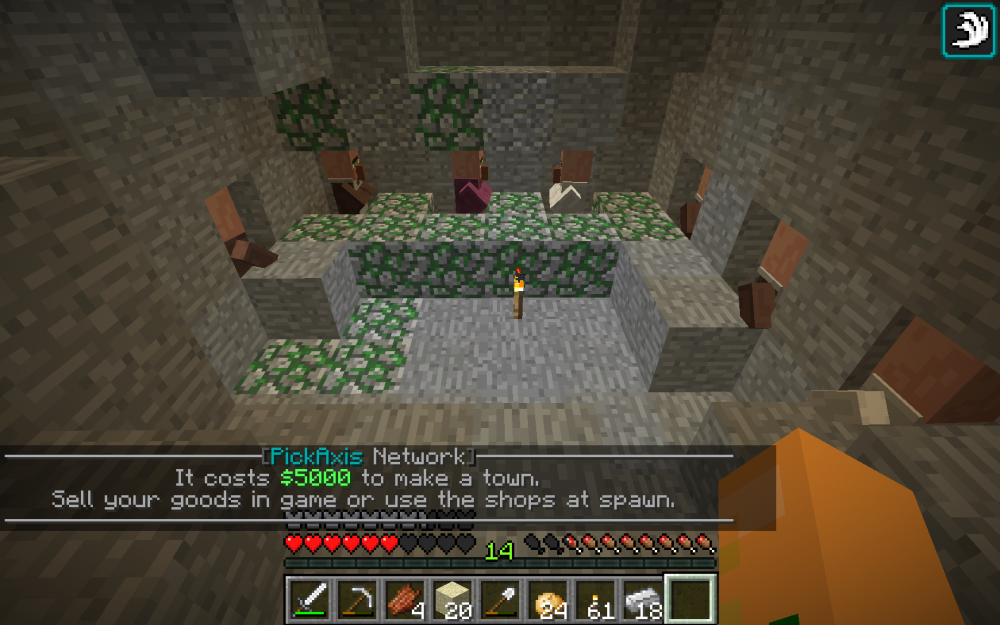The height and width of the screenshot is (625, 1000).
Task: Select the iron sword hotbar slot
Action: coord(308,599)
